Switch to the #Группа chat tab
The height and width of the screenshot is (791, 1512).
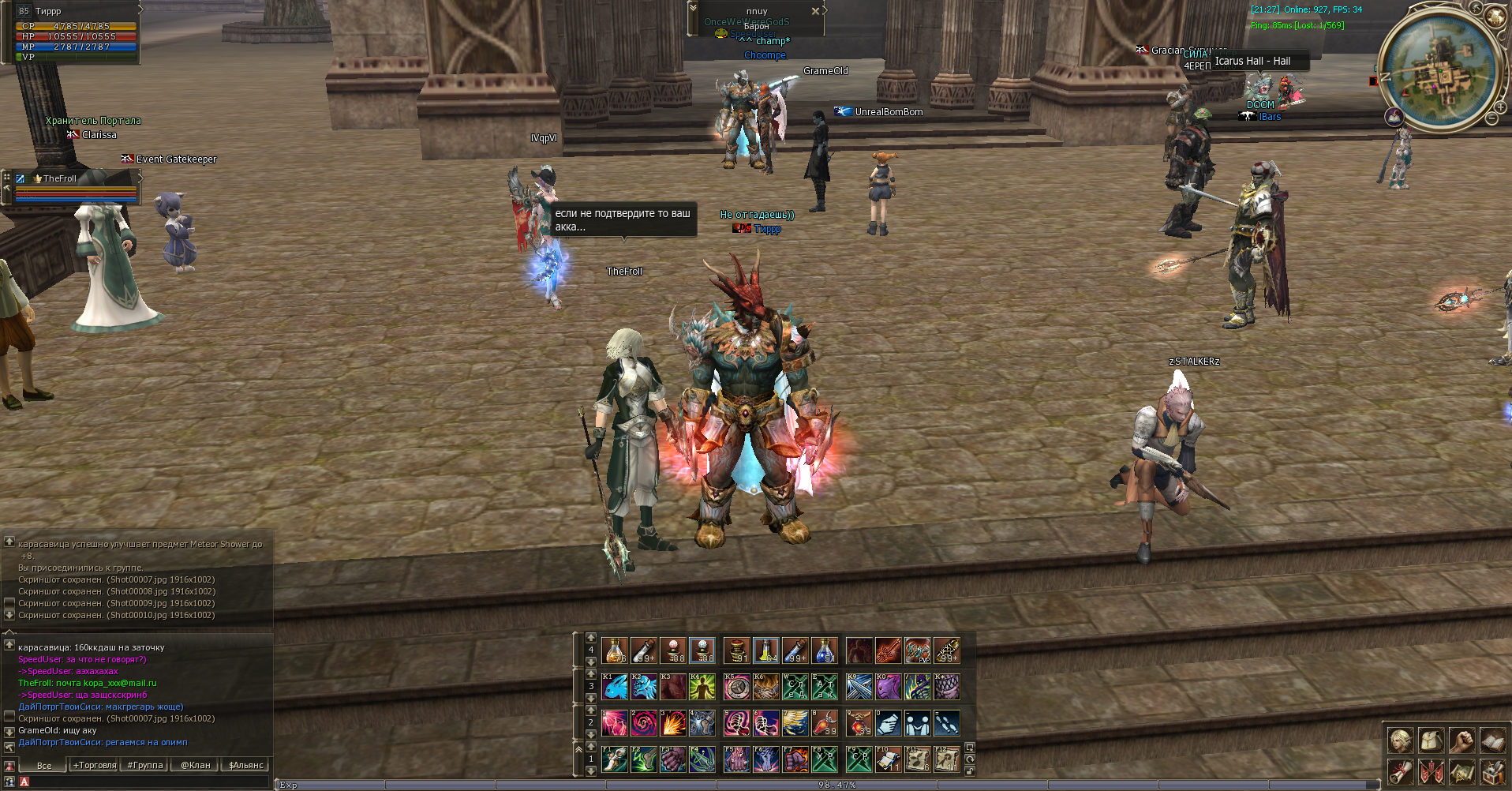[x=145, y=765]
